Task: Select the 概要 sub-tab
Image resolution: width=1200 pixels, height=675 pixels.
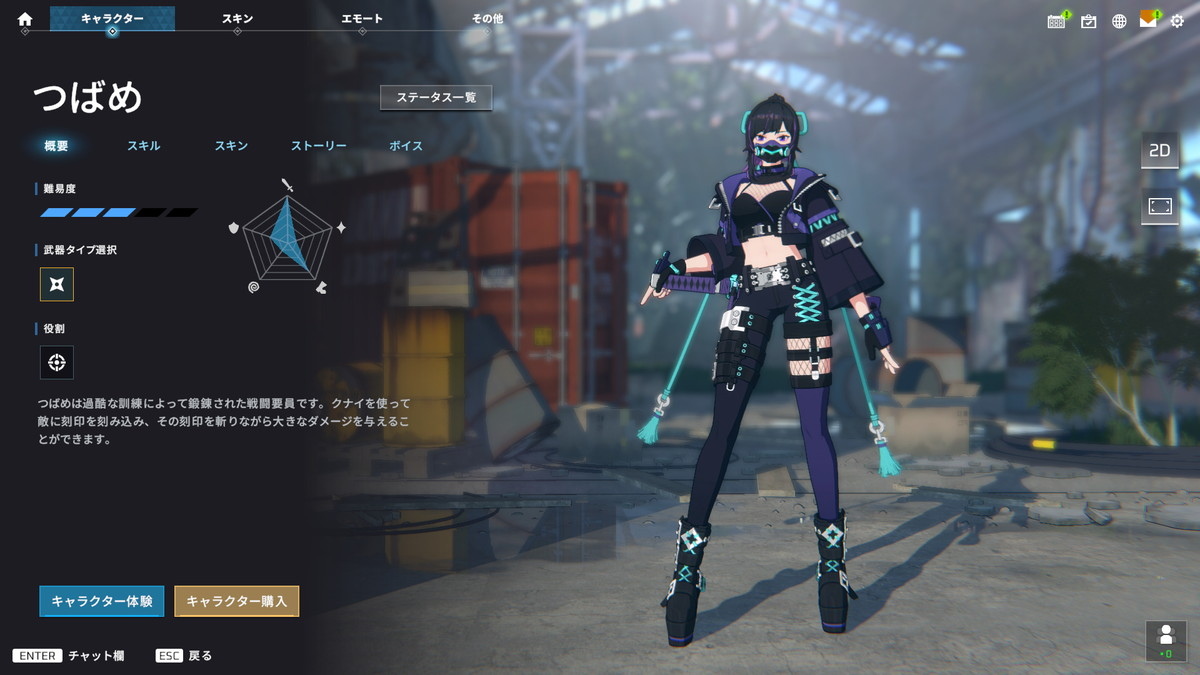Action: (x=57, y=146)
